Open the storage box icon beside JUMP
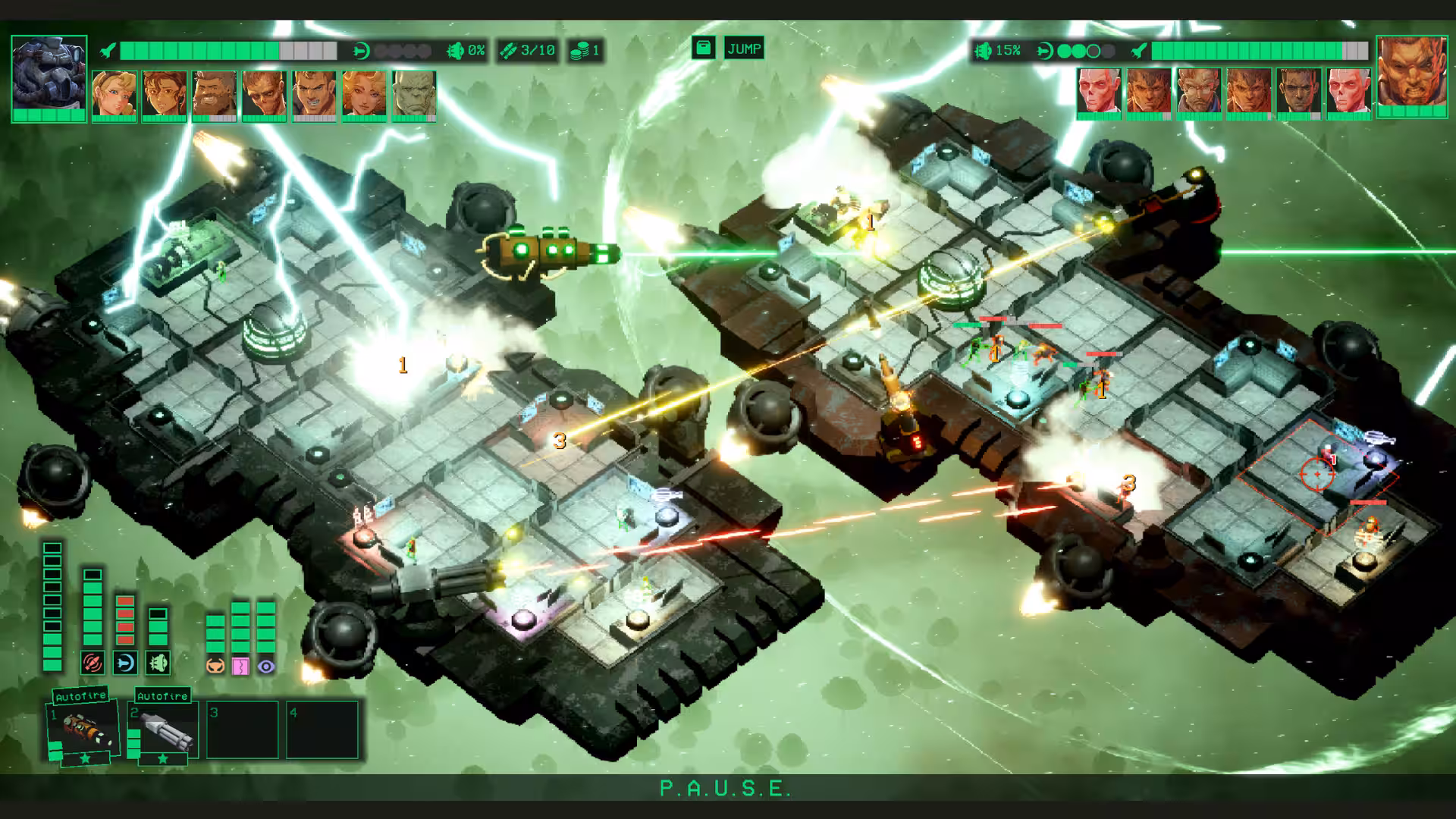The image size is (1456, 819). [x=704, y=49]
